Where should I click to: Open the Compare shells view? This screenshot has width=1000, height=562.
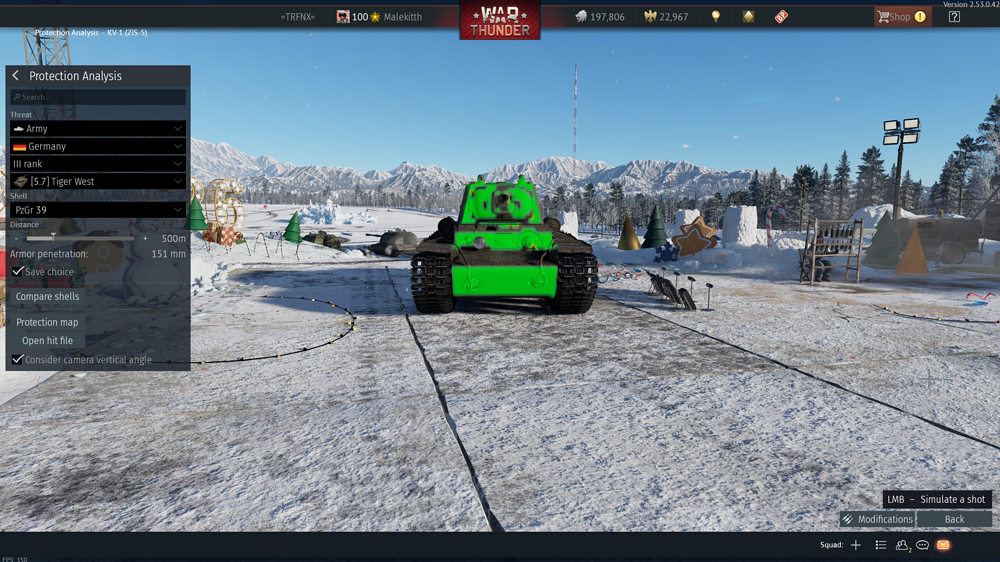click(47, 297)
